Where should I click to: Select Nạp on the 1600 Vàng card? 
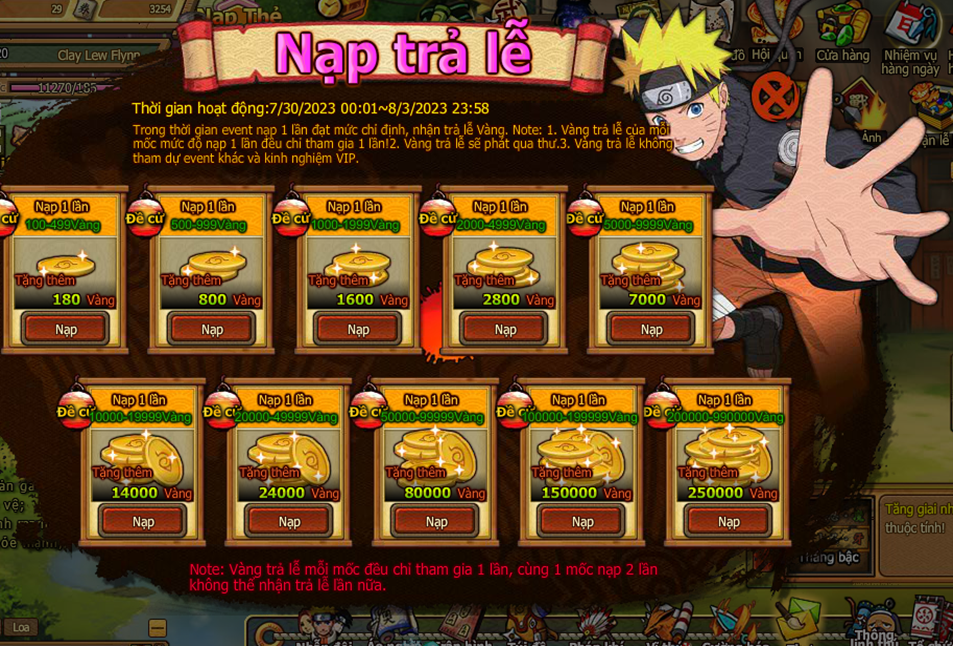coord(358,329)
